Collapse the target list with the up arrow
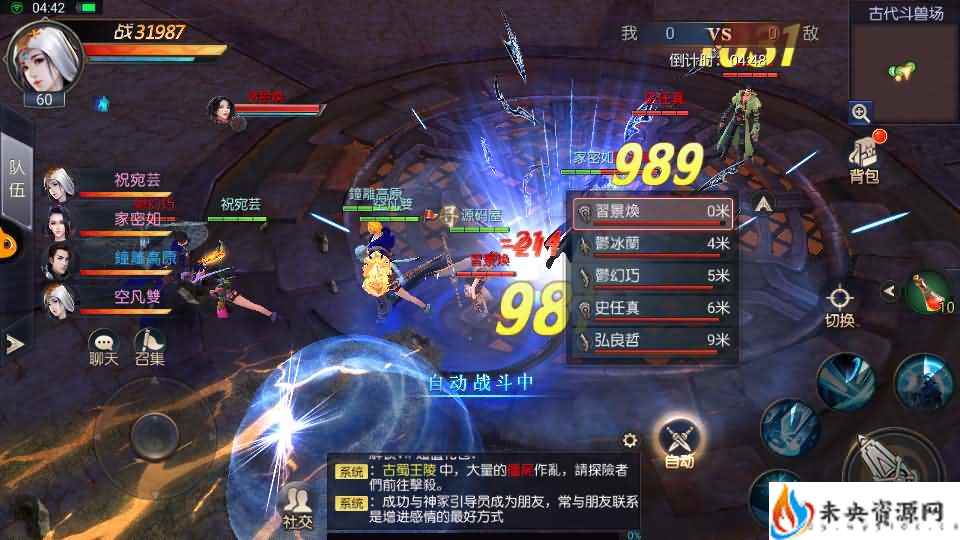The width and height of the screenshot is (960, 540). coord(763,204)
